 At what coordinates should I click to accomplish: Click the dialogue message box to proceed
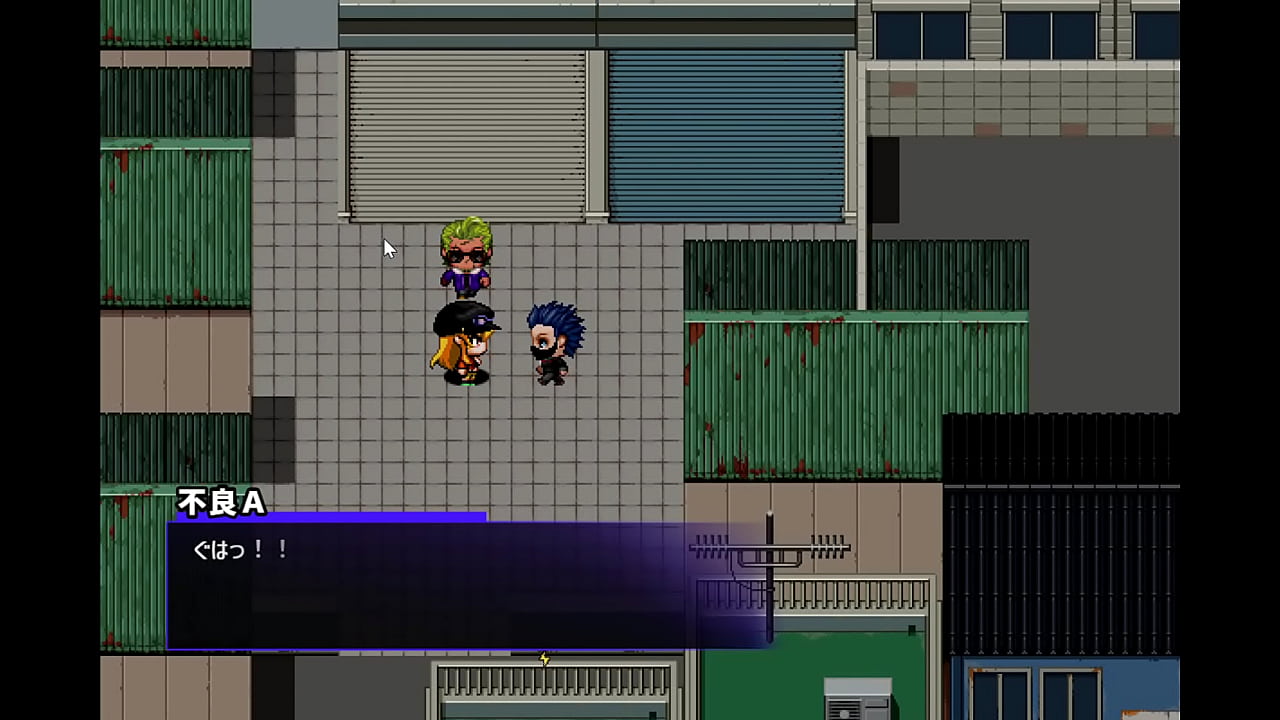[430, 590]
